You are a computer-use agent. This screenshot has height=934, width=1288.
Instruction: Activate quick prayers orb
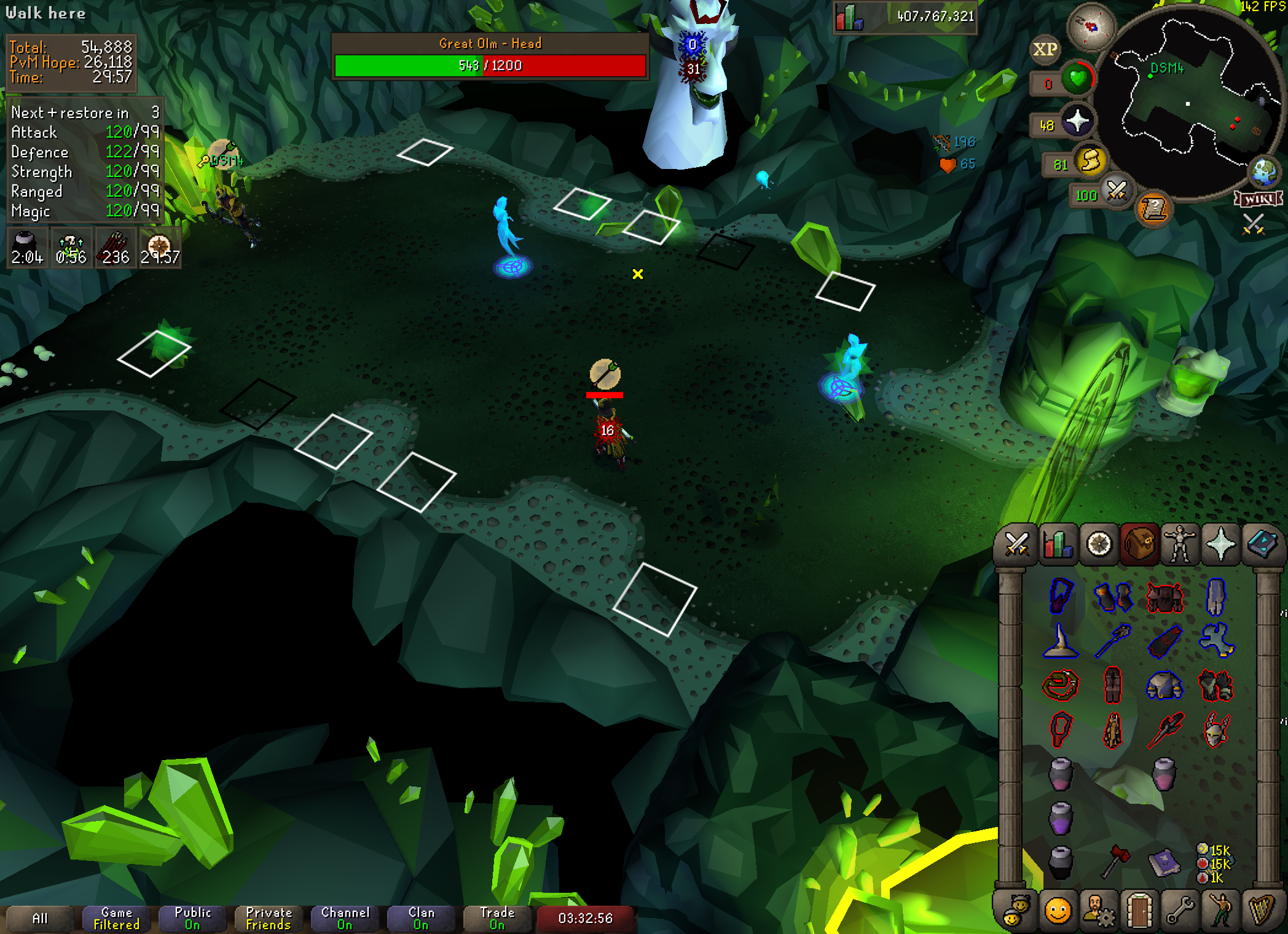[x=1077, y=121]
